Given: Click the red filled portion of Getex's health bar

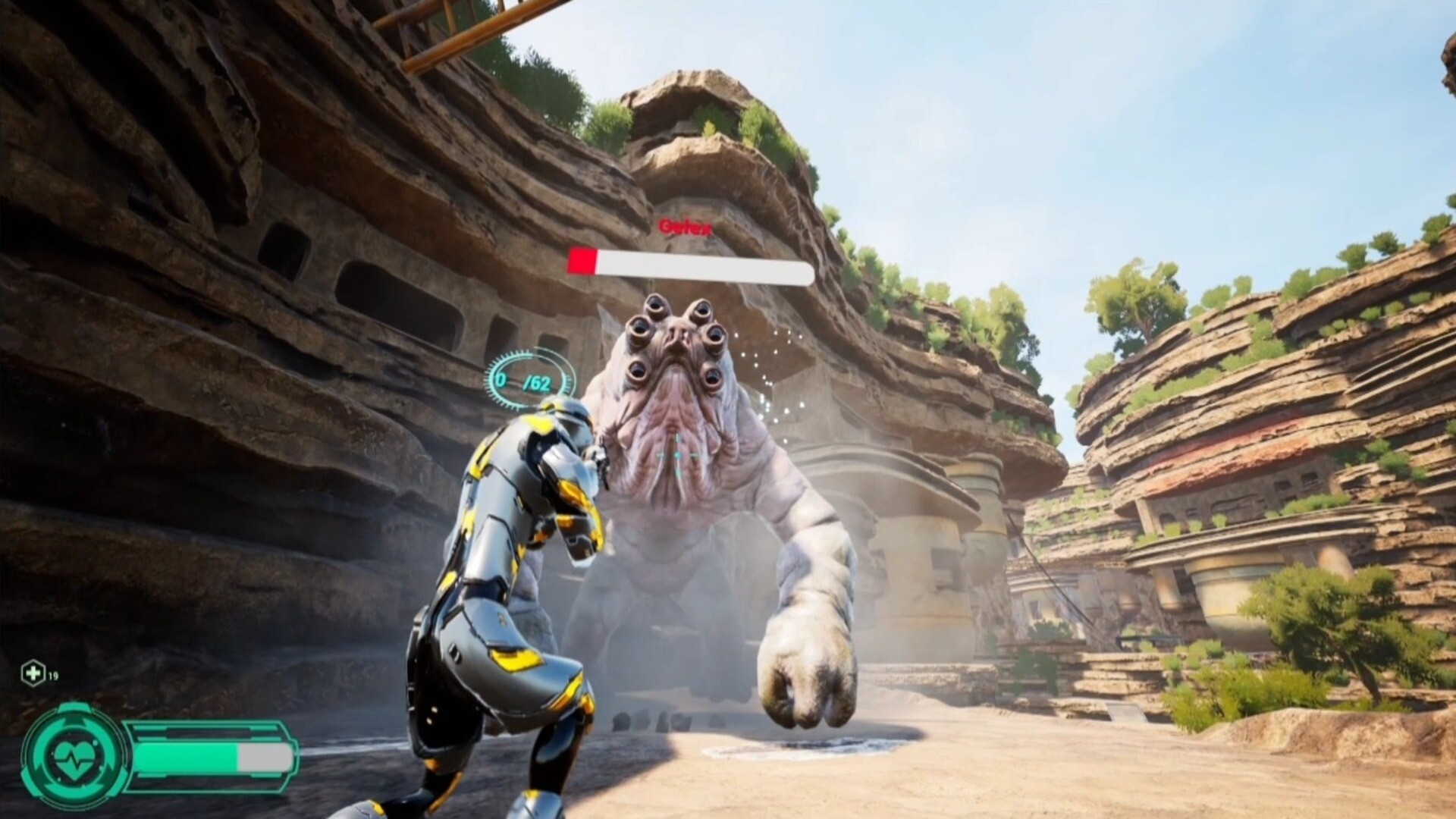Looking at the screenshot, I should tap(584, 260).
